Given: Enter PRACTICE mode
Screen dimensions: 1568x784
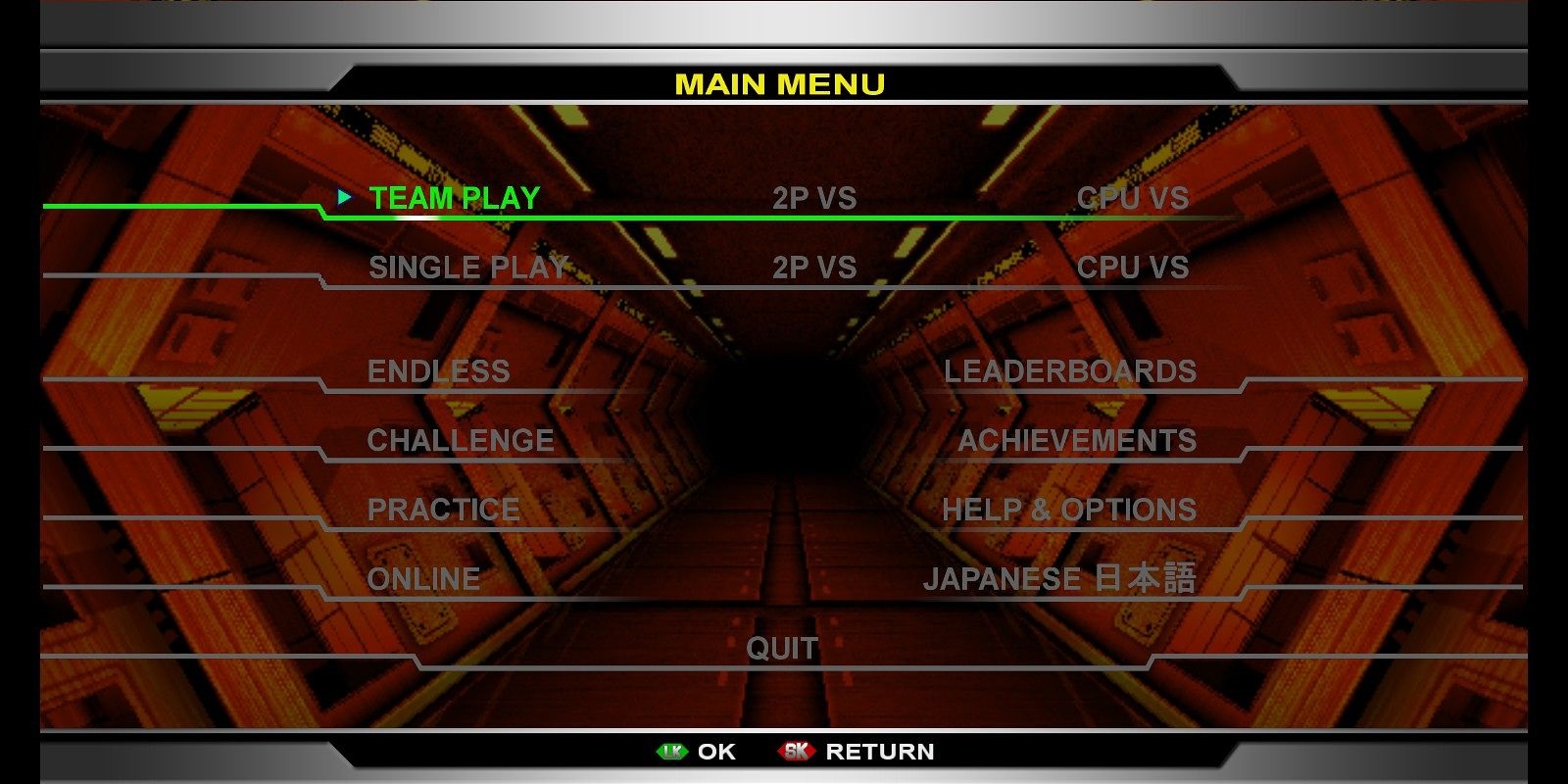Looking at the screenshot, I should [443, 510].
